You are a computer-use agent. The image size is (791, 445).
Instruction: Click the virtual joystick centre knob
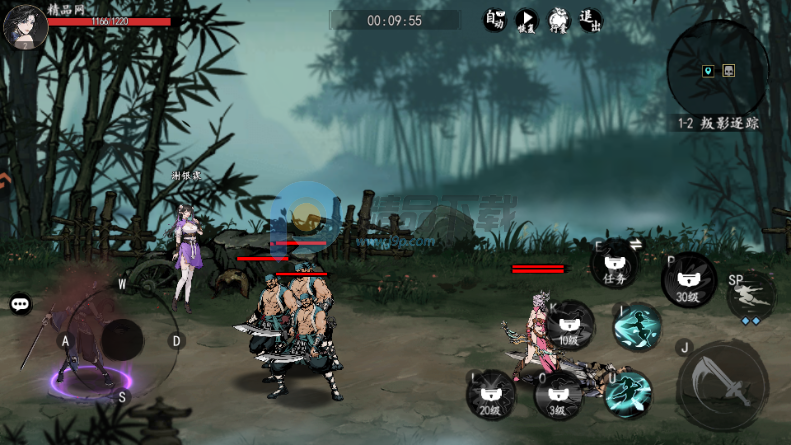pos(122,340)
